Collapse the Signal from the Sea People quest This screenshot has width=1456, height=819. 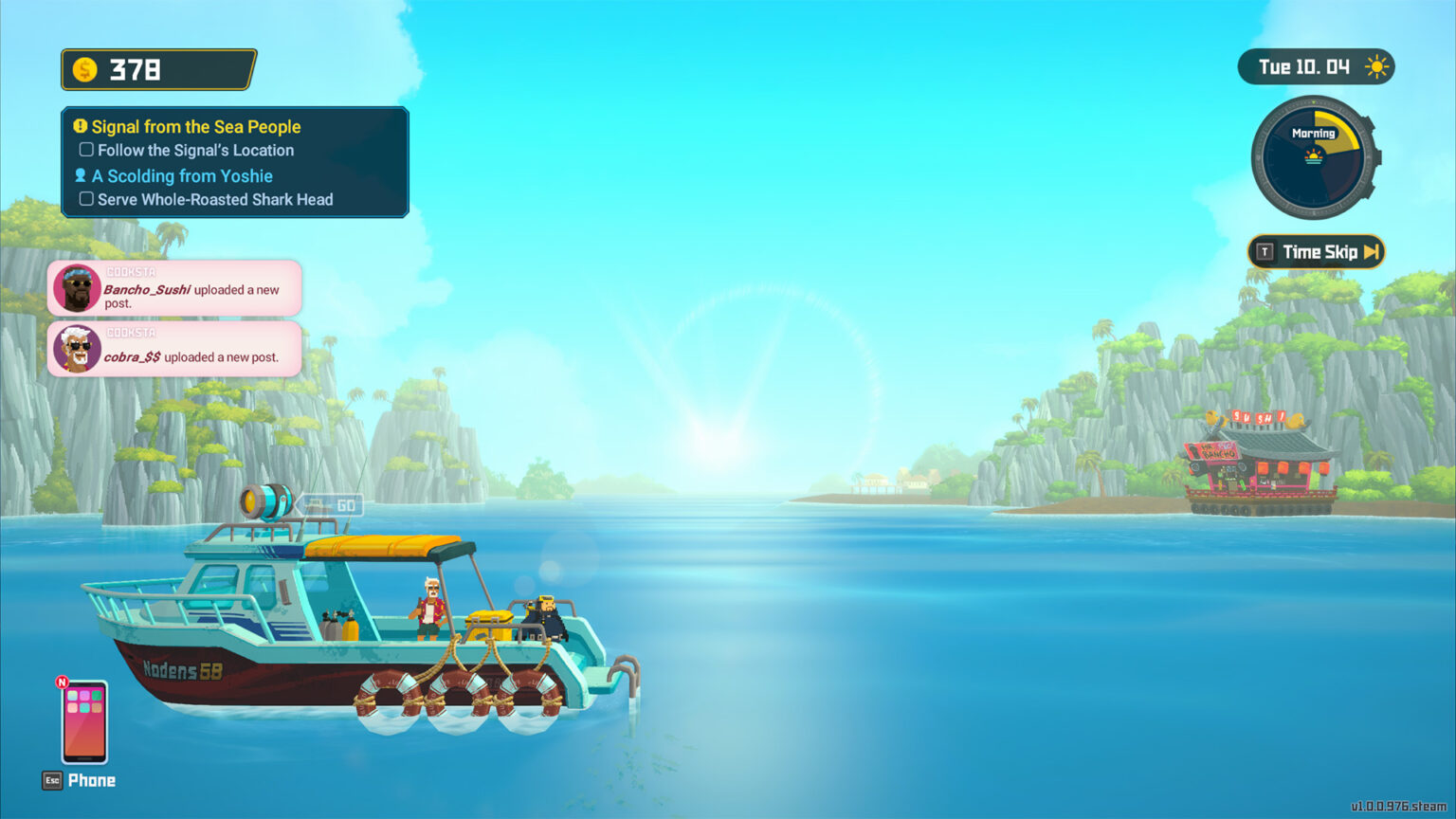tap(195, 126)
